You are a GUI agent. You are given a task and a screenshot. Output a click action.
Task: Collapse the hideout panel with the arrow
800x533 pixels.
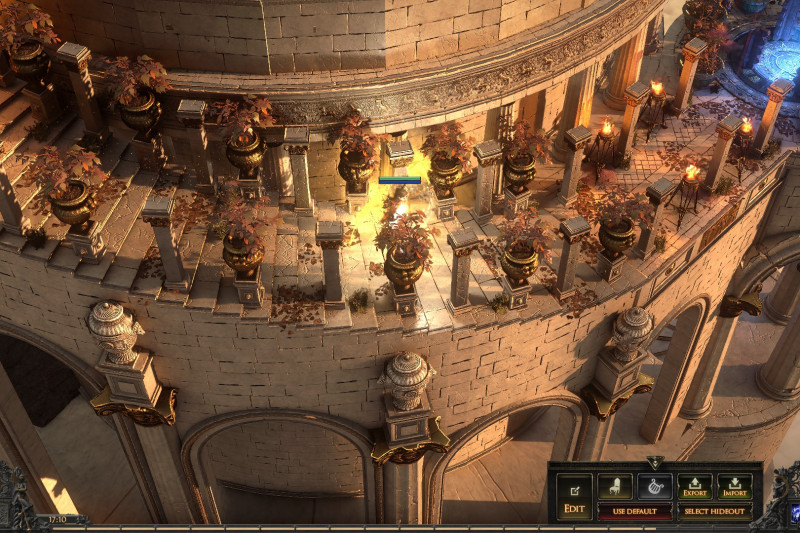click(655, 463)
